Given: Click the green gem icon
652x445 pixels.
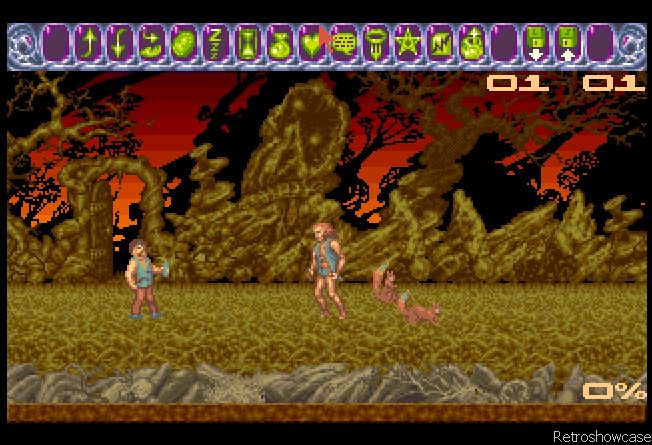Looking at the screenshot, I should coord(183,44).
